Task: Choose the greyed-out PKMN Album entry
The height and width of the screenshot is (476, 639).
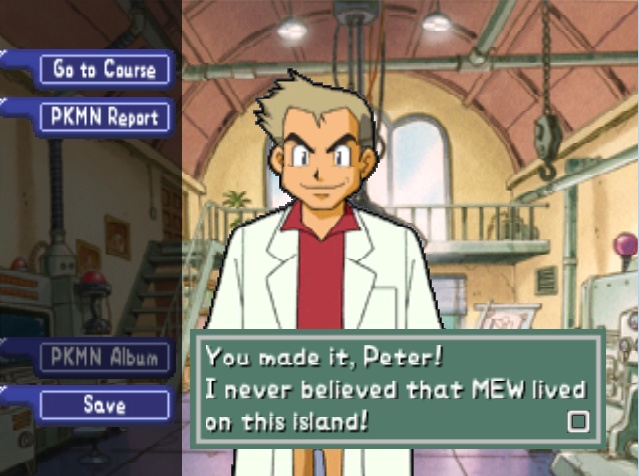Action: pos(104,358)
